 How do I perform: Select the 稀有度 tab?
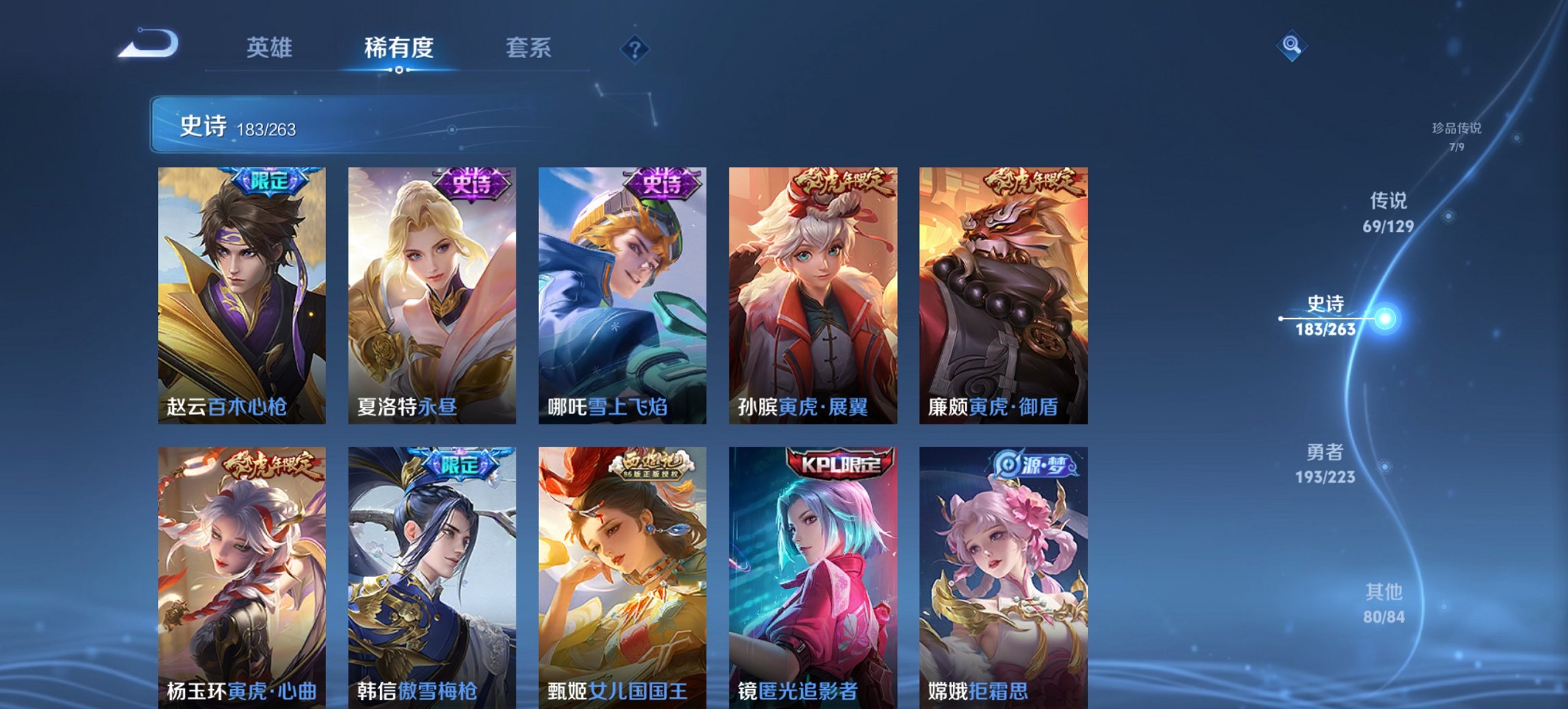tap(399, 48)
